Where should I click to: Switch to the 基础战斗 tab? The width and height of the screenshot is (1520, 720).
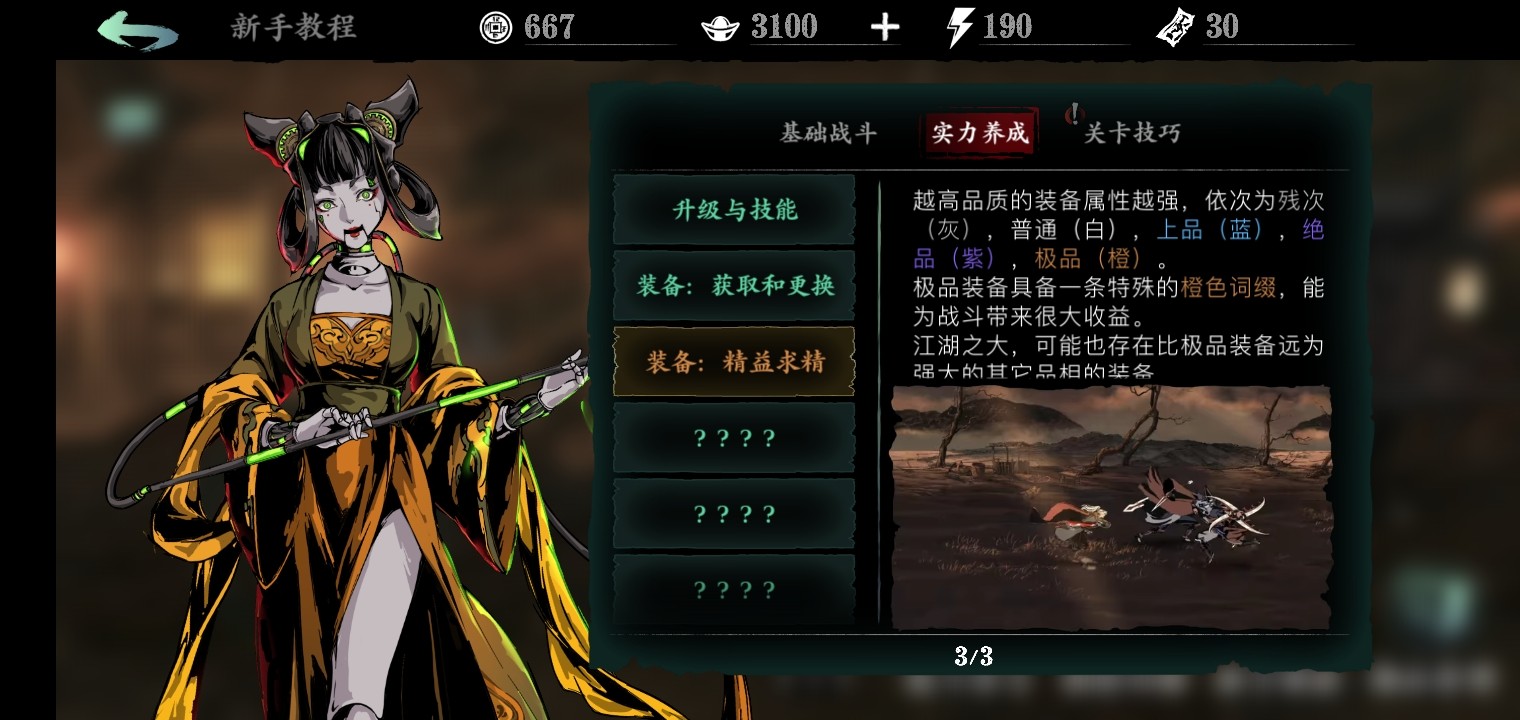[x=828, y=133]
